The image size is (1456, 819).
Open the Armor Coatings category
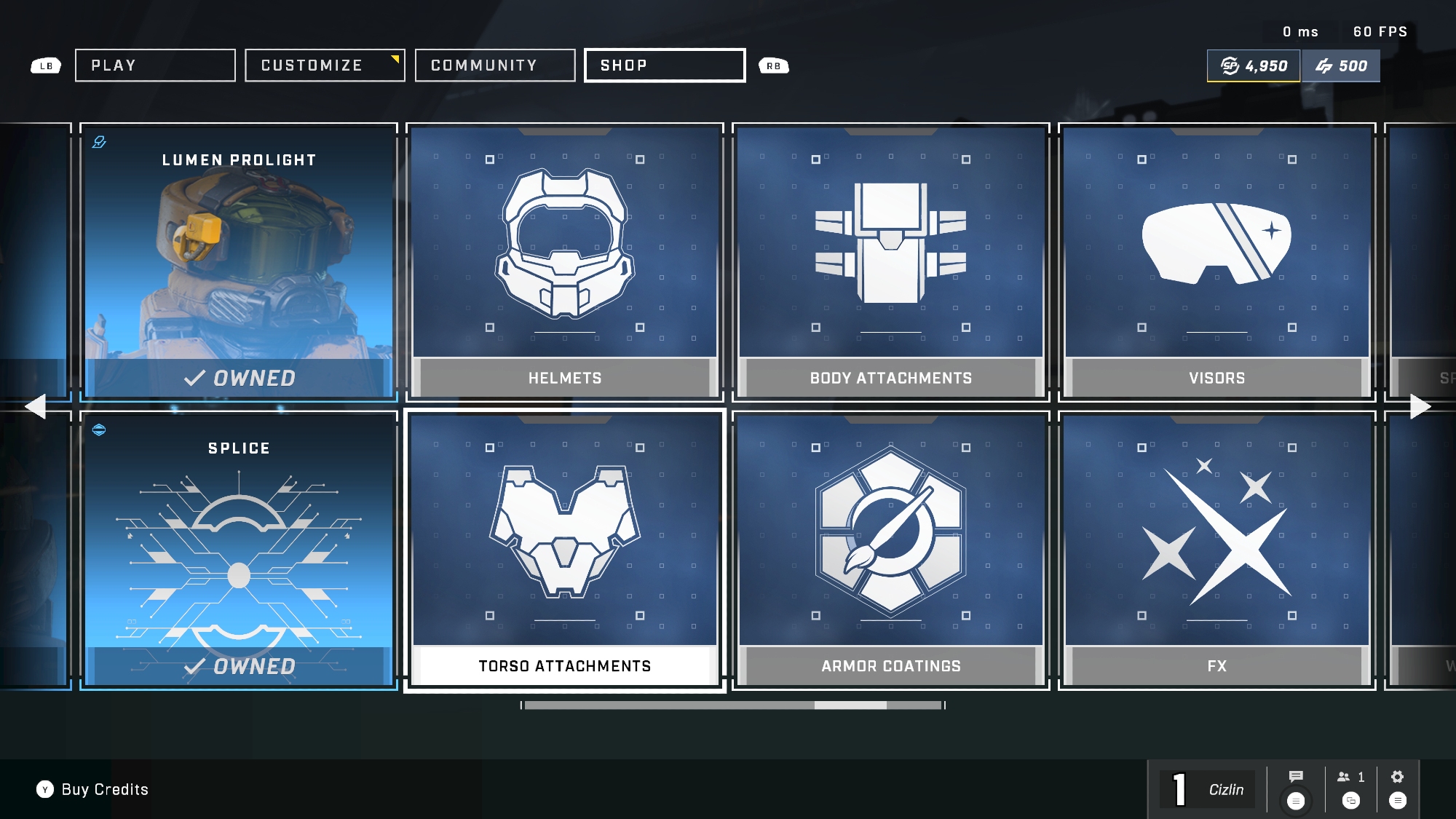coord(891,550)
